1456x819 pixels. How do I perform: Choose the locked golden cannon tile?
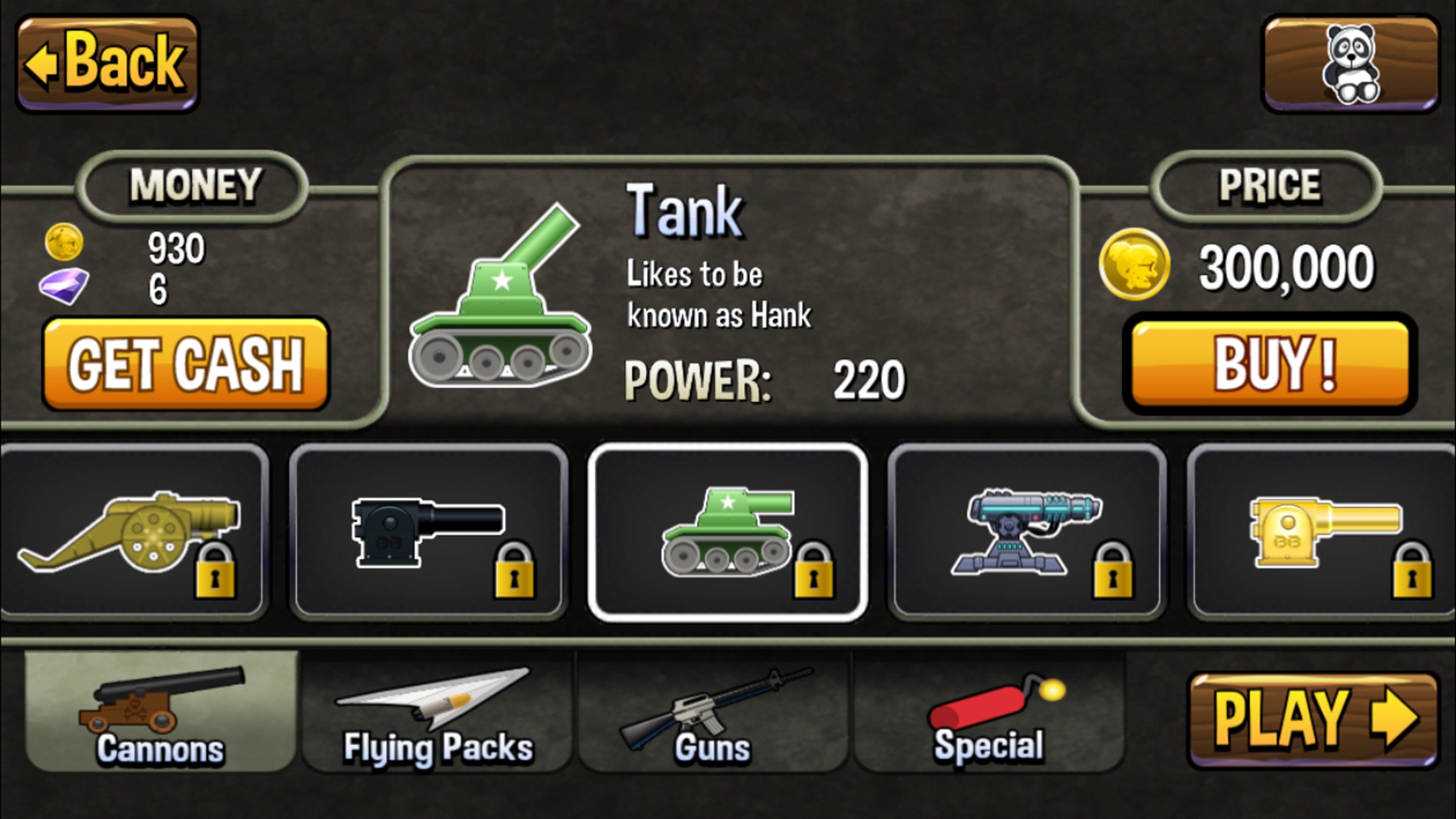coord(1324,532)
